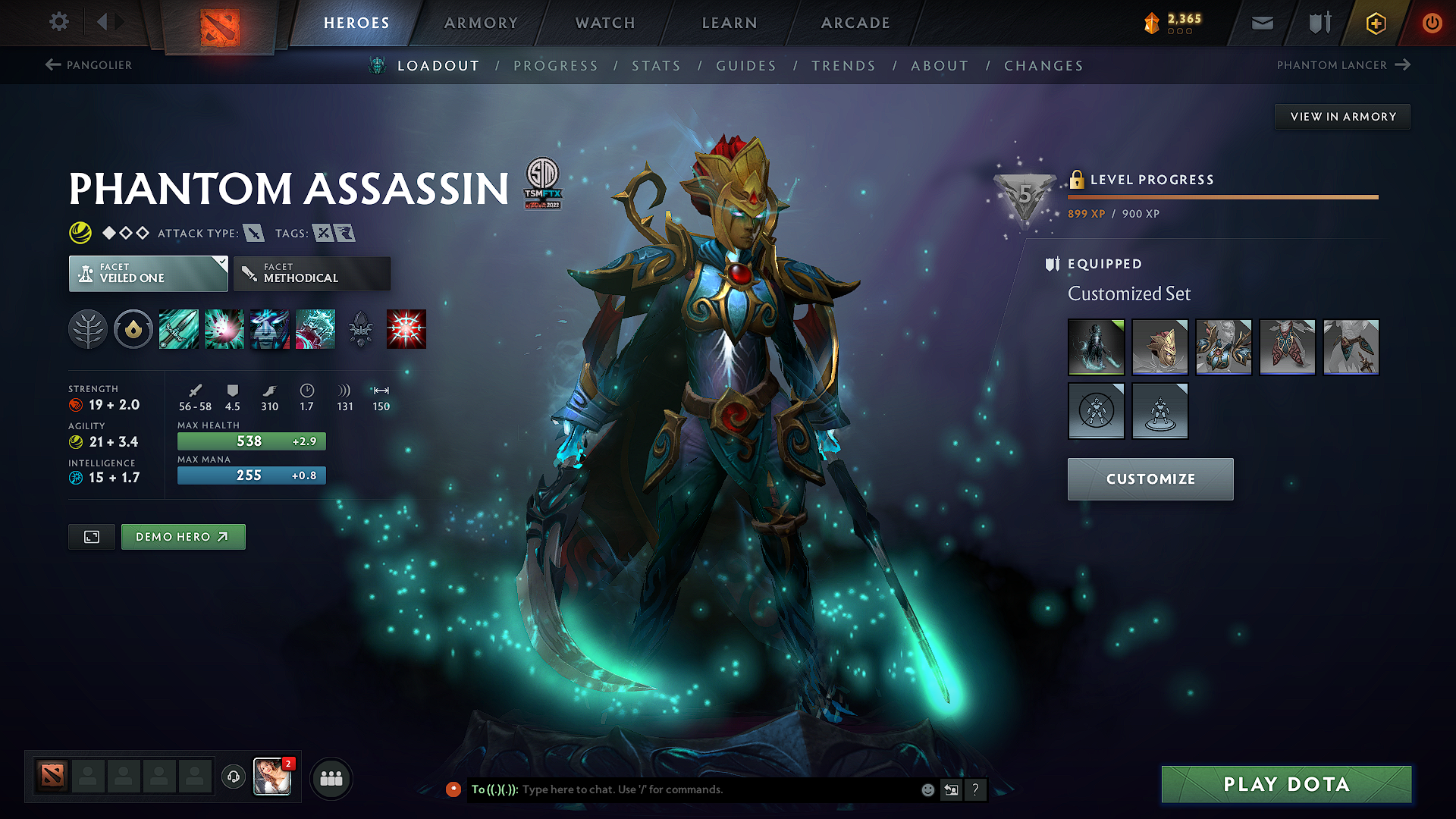Image resolution: width=1456 pixels, height=819 pixels.
Task: Switch to the Stats tab
Action: (657, 66)
